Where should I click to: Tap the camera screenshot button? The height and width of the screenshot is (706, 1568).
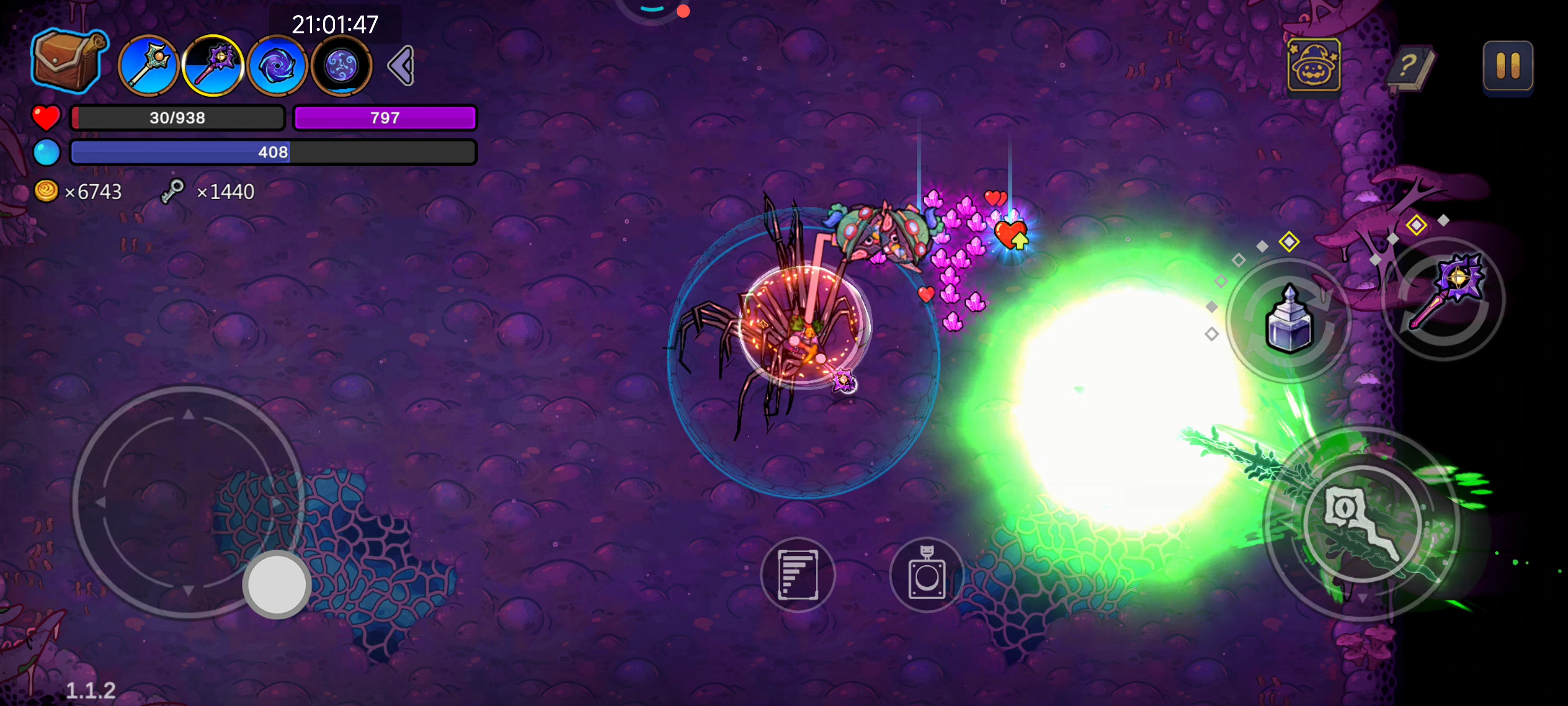click(927, 575)
